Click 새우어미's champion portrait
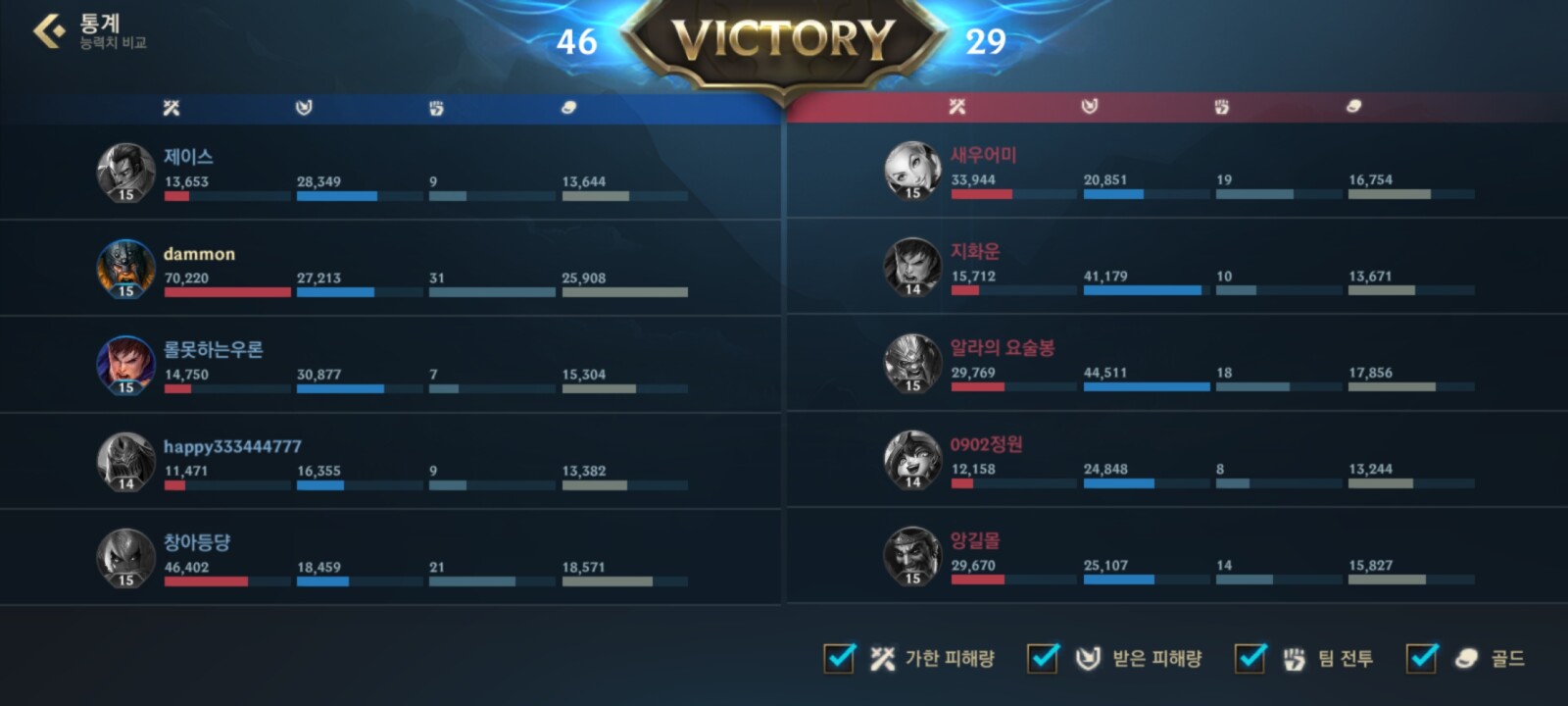1568x706 pixels. 912,170
